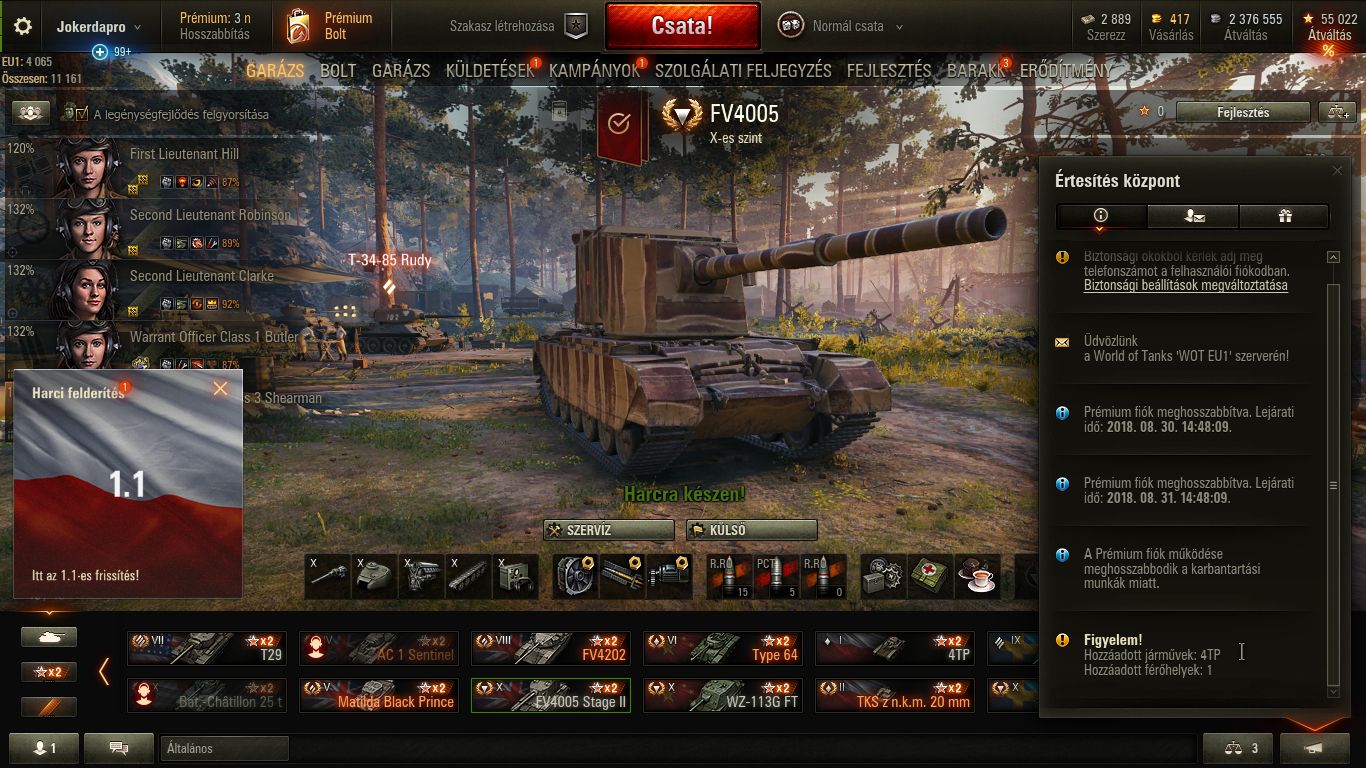The height and width of the screenshot is (768, 1366).
Task: Open the KÜLSŐ customization button
Action: [751, 530]
